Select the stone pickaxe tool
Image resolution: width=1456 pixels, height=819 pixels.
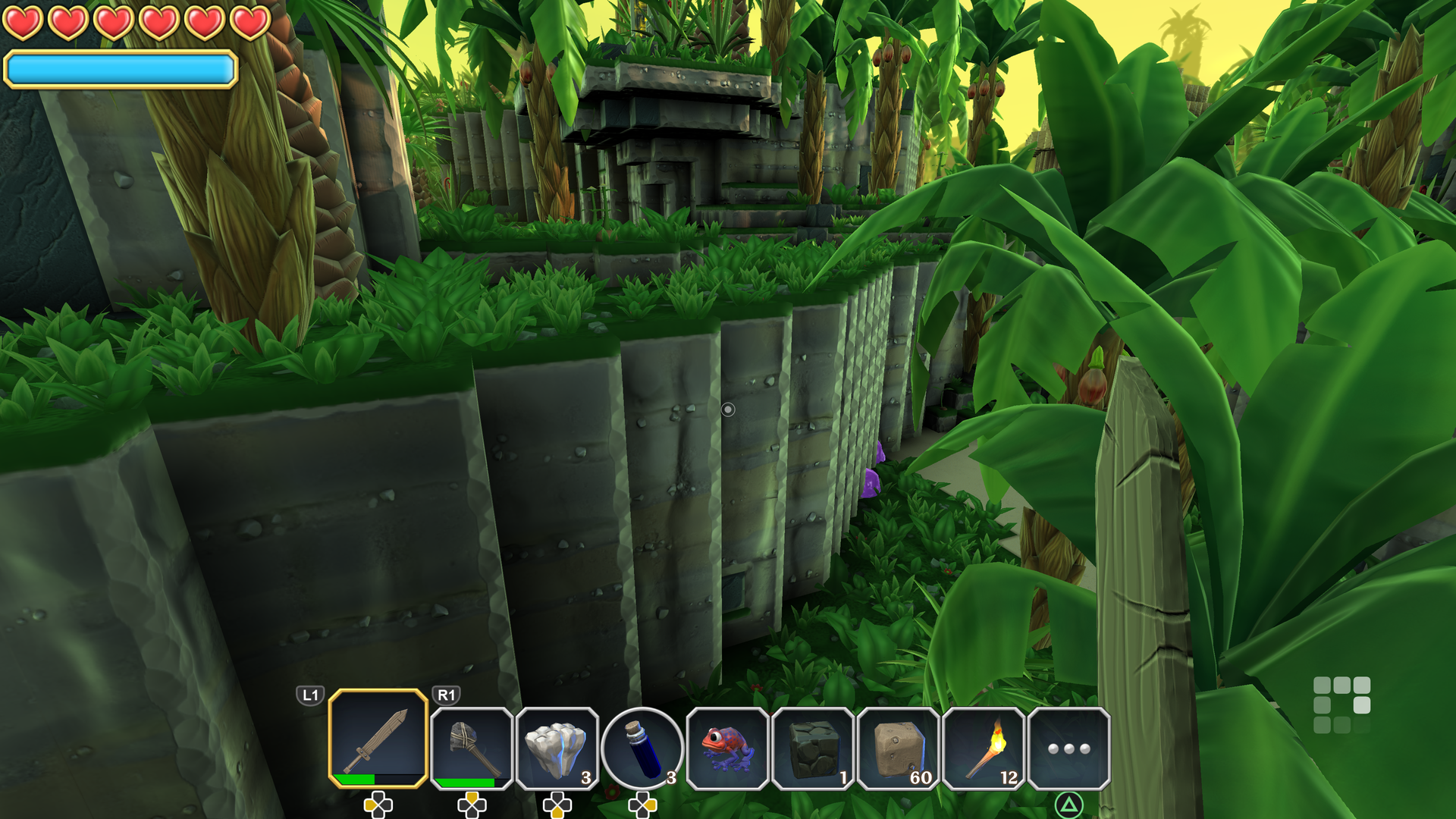coord(470,747)
